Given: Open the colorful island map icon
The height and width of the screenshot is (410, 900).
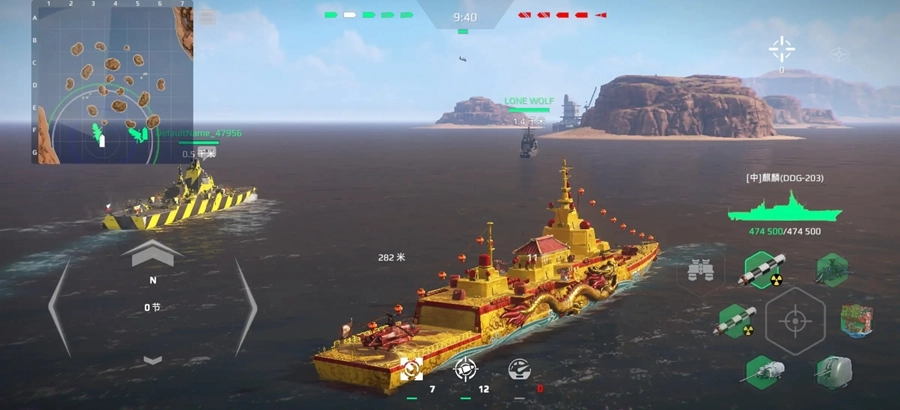Looking at the screenshot, I should pos(857,321).
